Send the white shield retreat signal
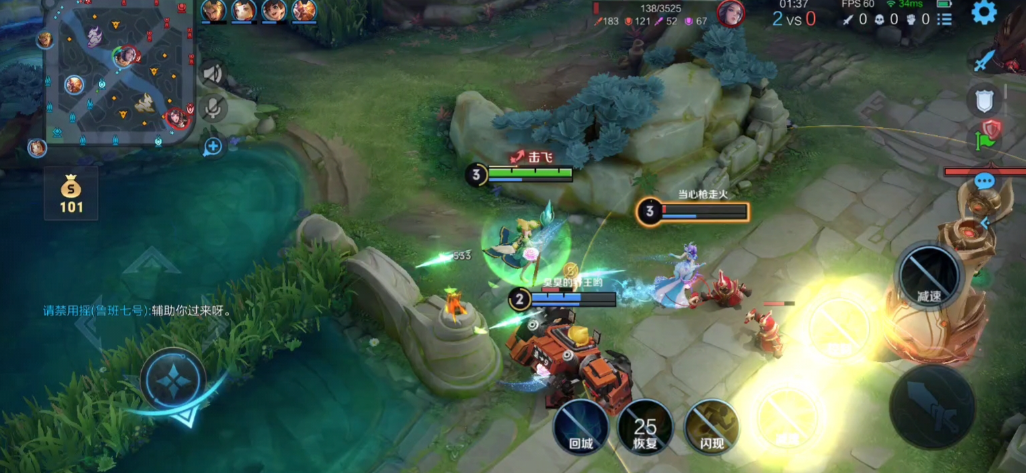The width and height of the screenshot is (1026, 473). [x=984, y=99]
